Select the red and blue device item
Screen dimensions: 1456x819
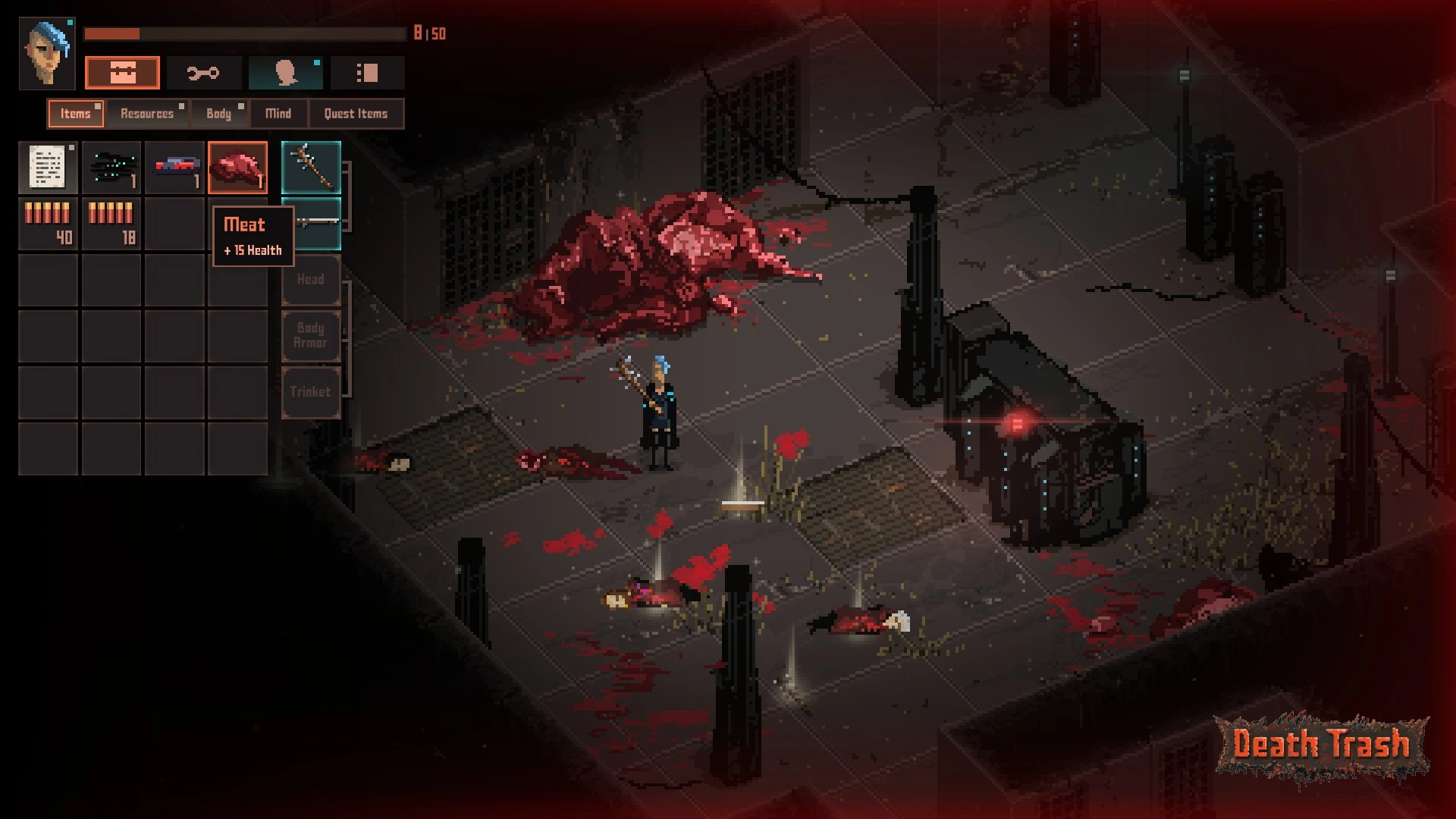[174, 168]
